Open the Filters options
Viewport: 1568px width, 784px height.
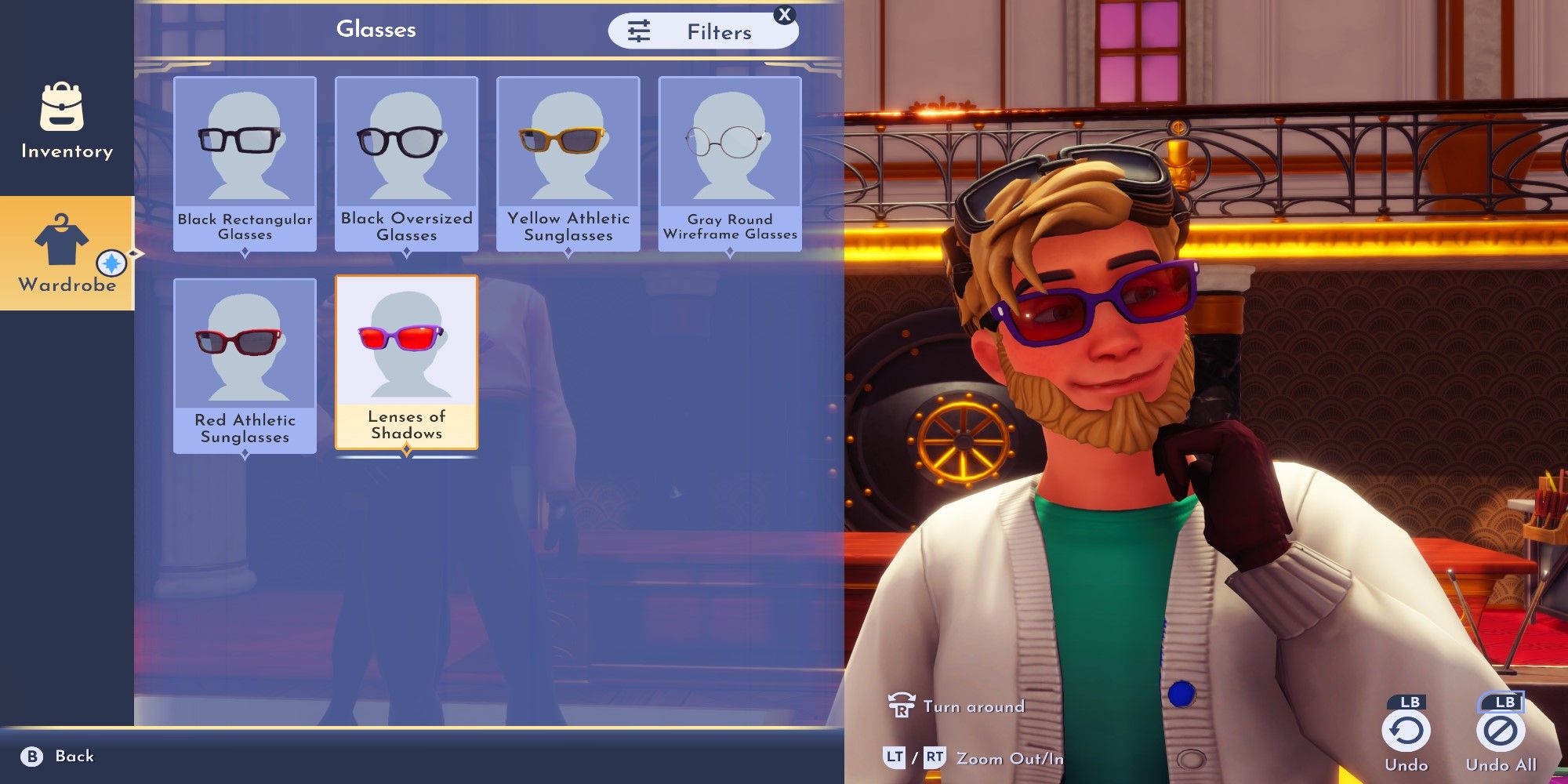point(702,31)
